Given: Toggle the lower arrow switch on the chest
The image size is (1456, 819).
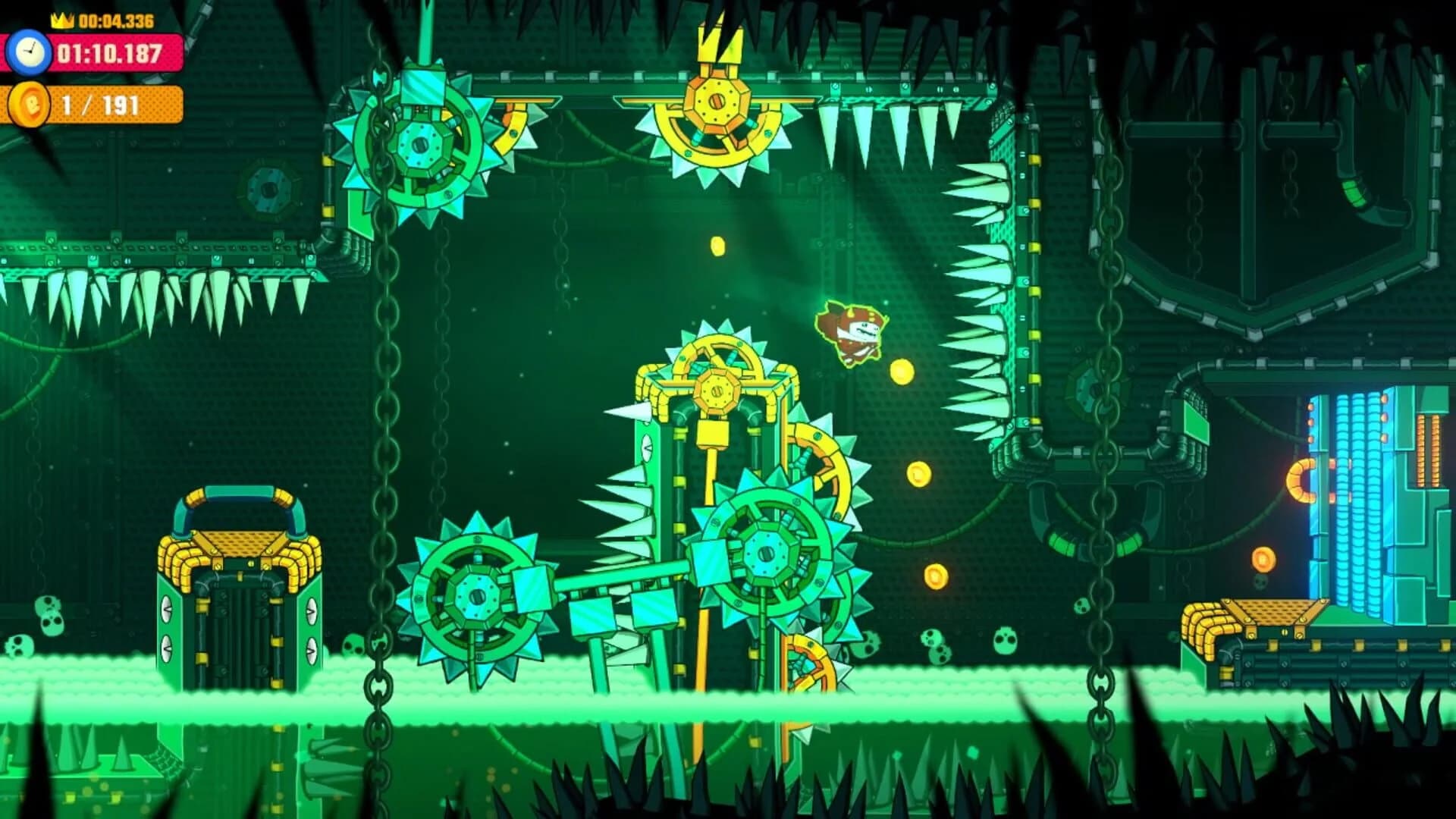Looking at the screenshot, I should click(x=167, y=648).
